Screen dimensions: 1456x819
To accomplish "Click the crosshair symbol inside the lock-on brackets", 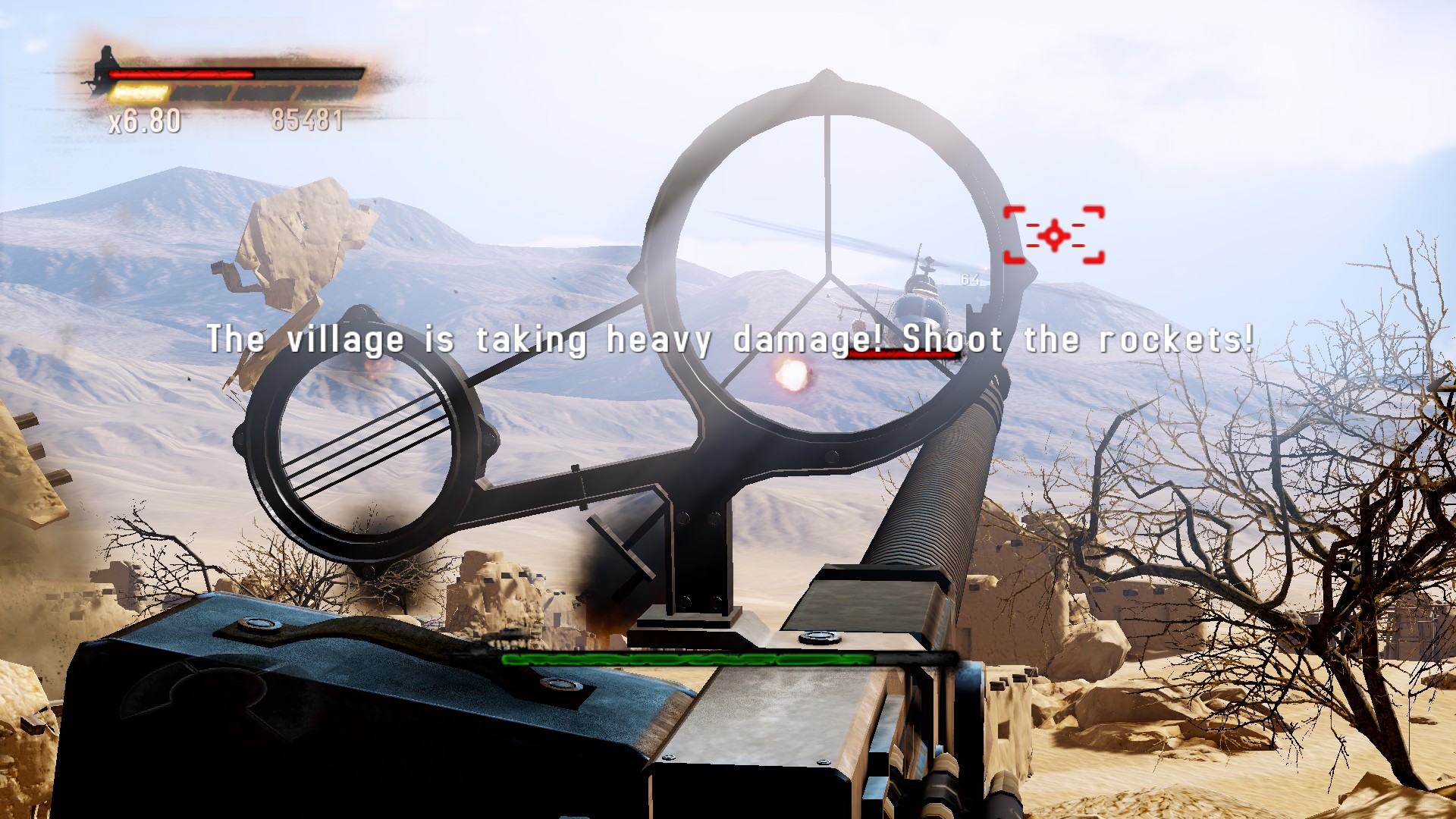I will 1053,235.
